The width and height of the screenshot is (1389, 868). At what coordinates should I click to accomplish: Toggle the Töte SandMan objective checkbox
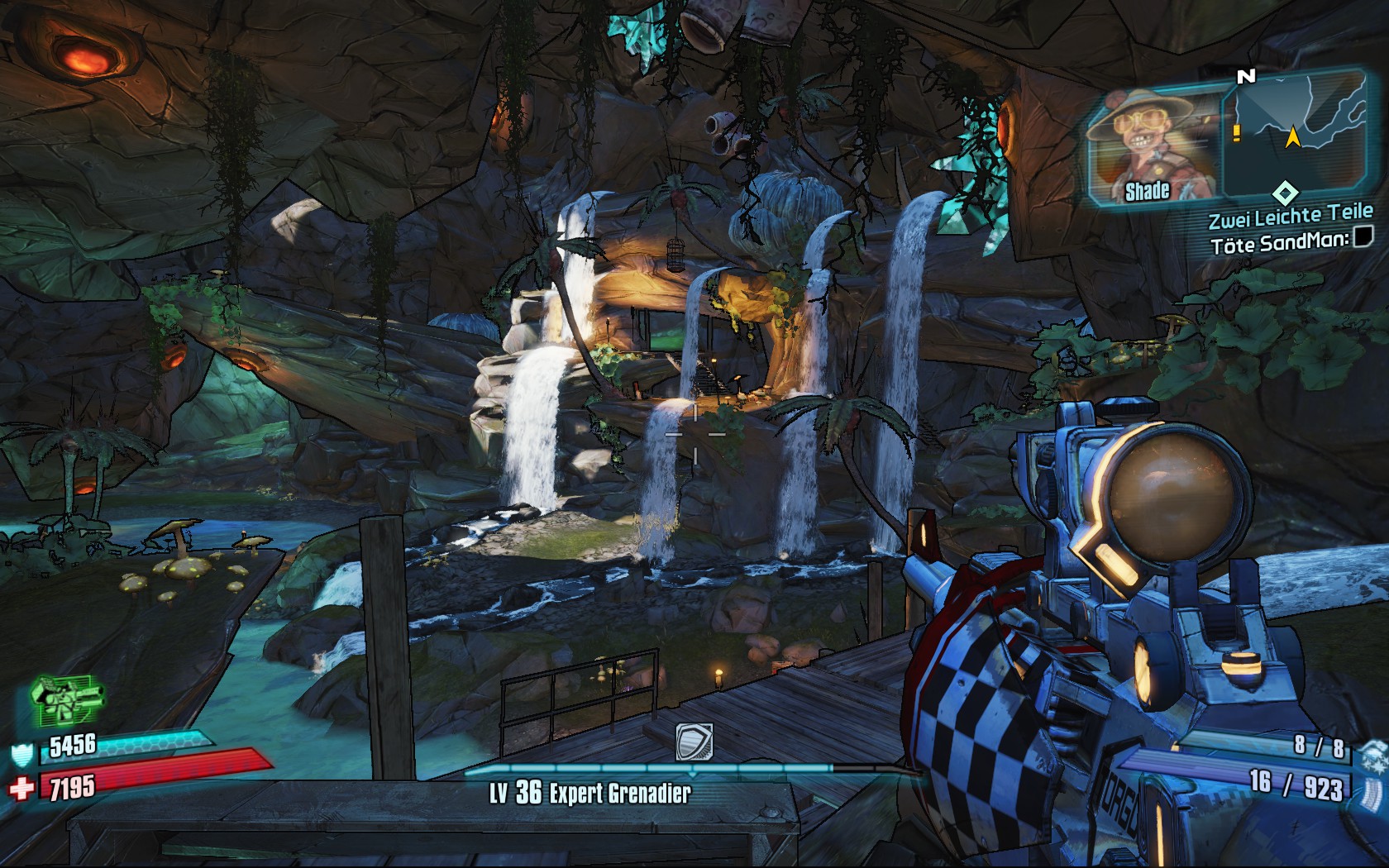coord(1363,239)
